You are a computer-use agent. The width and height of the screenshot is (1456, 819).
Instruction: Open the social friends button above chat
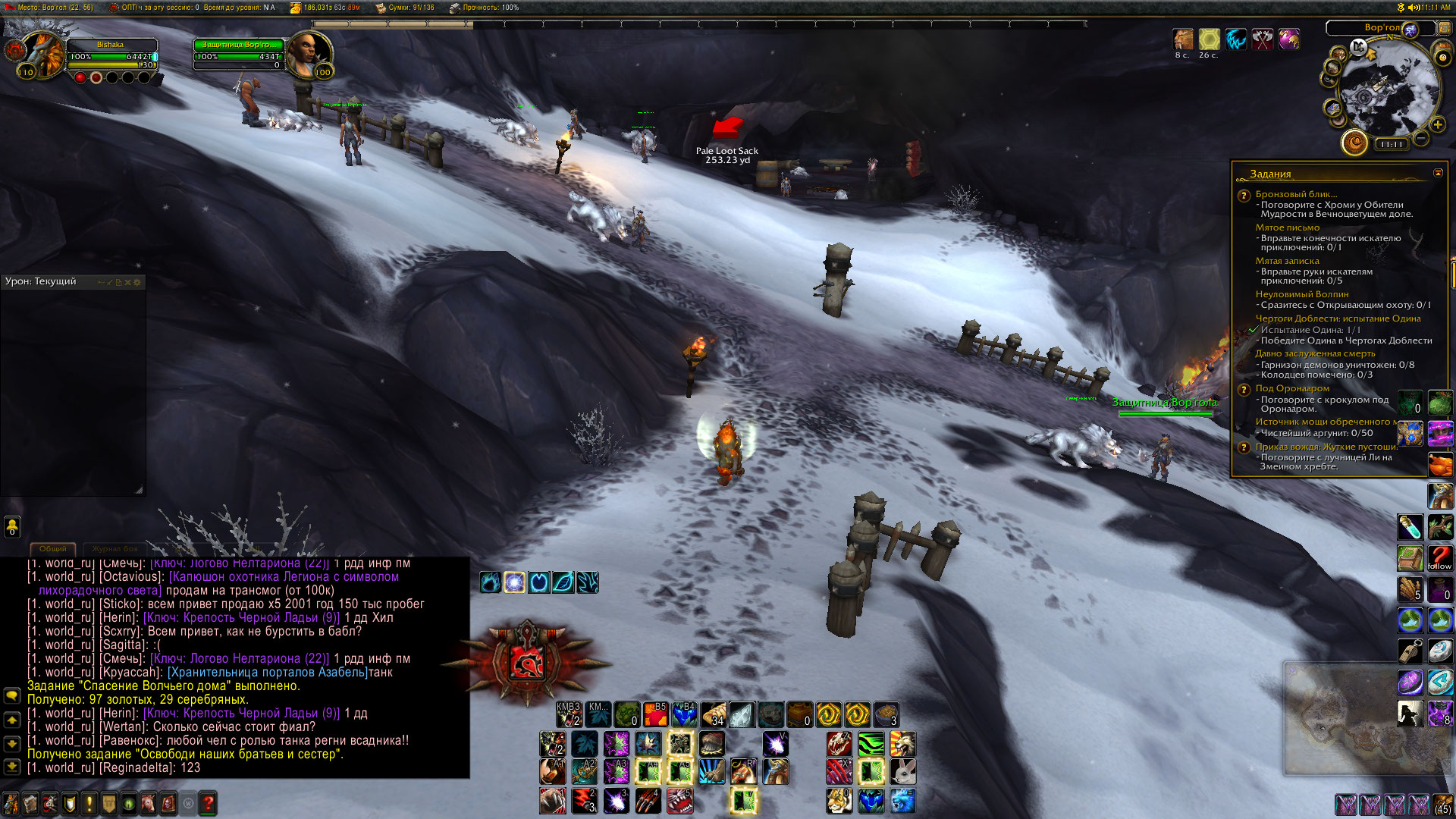click(12, 526)
